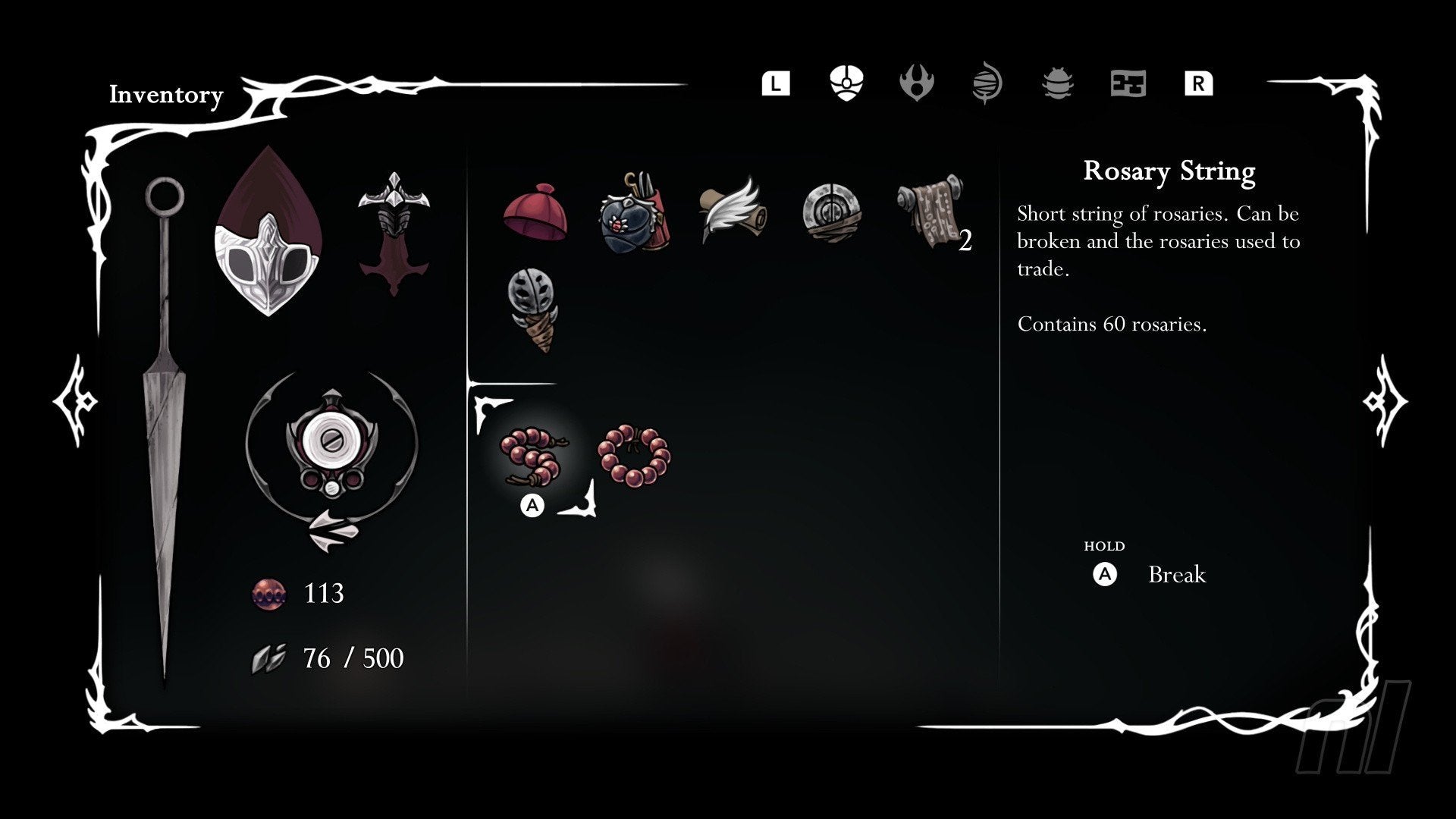
Task: Open the tools tab with the beetle icon
Action: (1057, 84)
